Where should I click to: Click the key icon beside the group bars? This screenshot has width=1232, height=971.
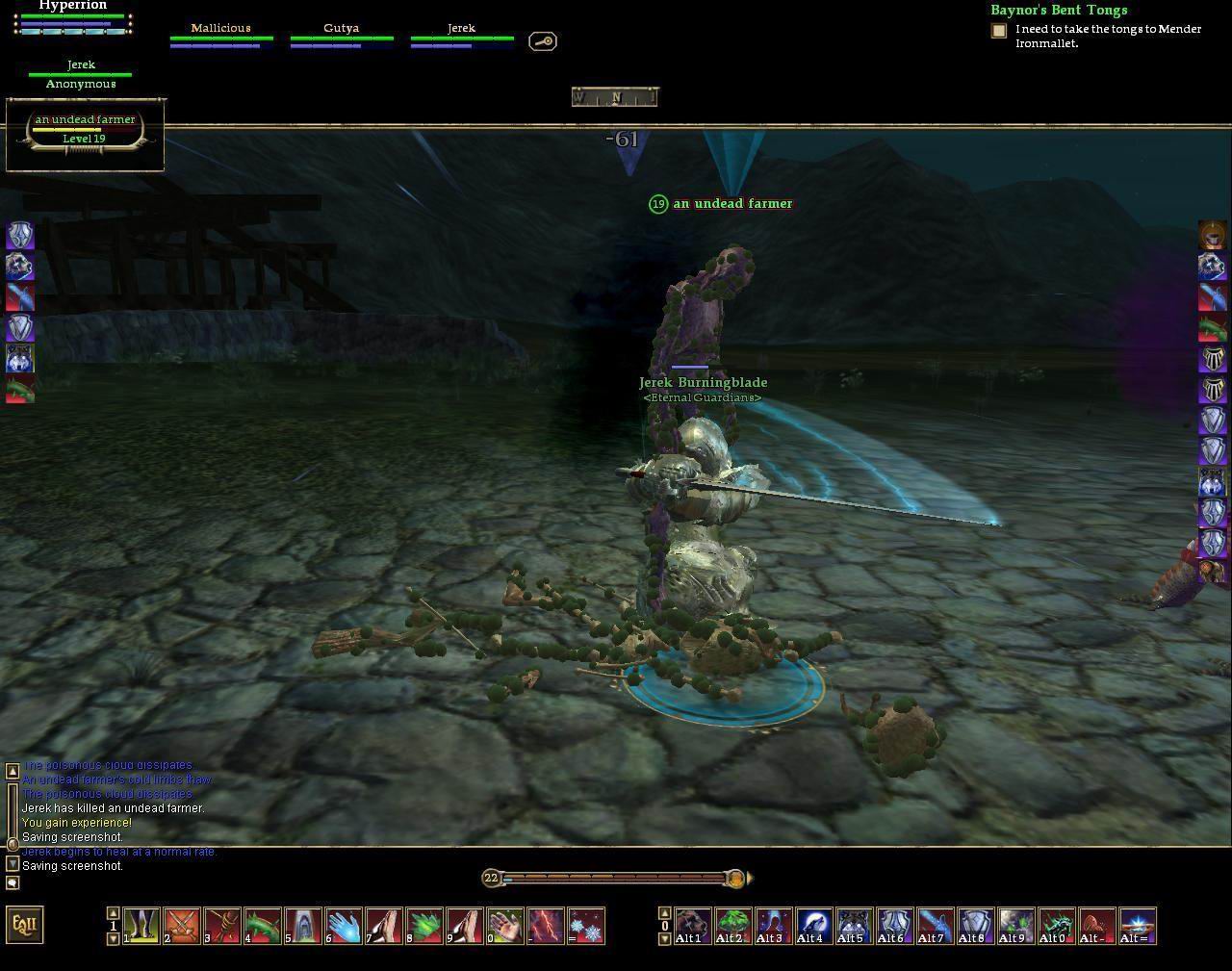(x=543, y=41)
